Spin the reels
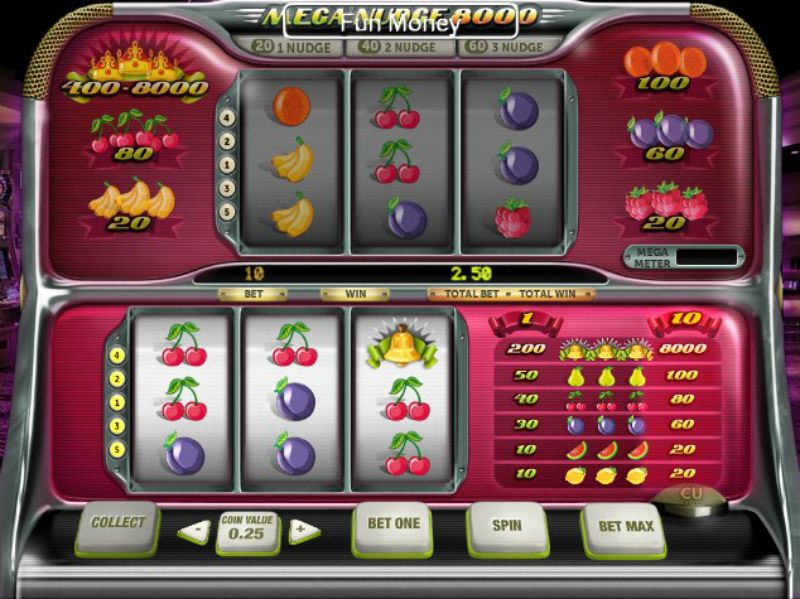 coord(507,525)
